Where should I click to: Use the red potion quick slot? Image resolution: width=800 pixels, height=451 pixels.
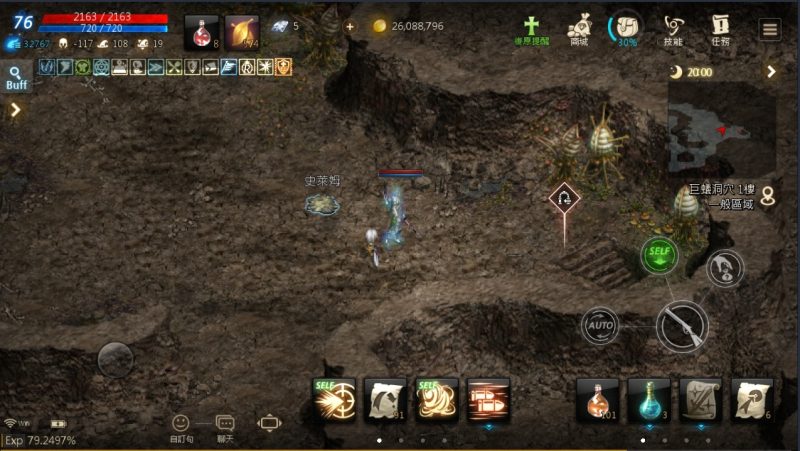[201, 32]
